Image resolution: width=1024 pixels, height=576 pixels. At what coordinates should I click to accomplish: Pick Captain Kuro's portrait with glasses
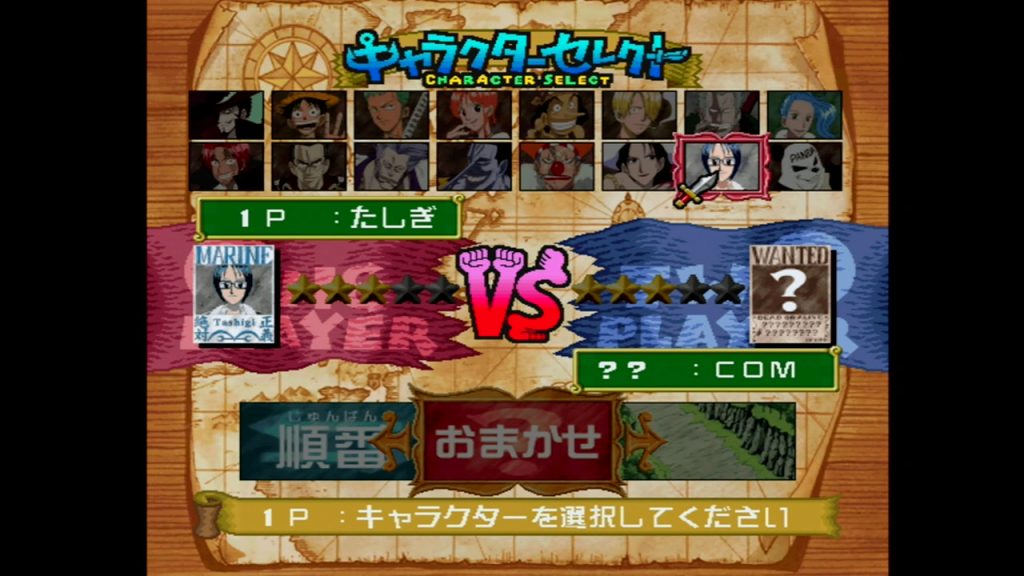point(310,166)
